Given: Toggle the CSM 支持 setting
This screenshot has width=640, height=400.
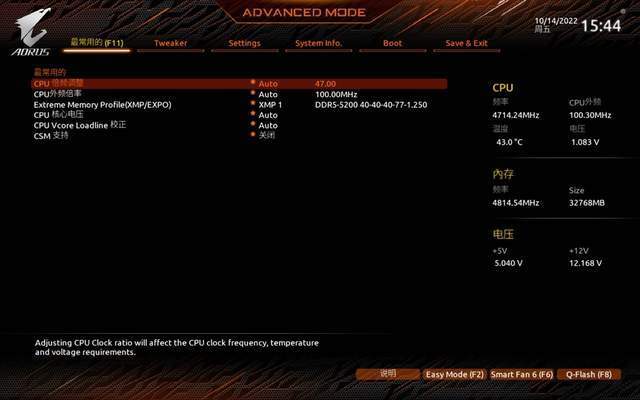Looking at the screenshot, I should click(52, 135).
